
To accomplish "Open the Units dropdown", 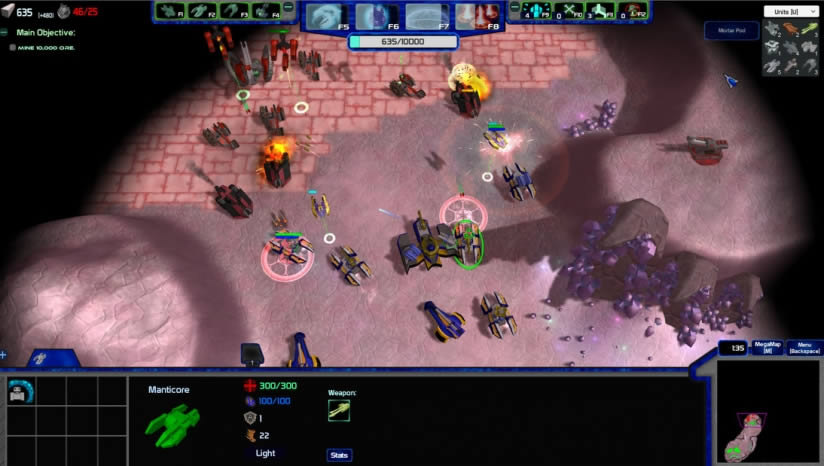I will pos(788,11).
